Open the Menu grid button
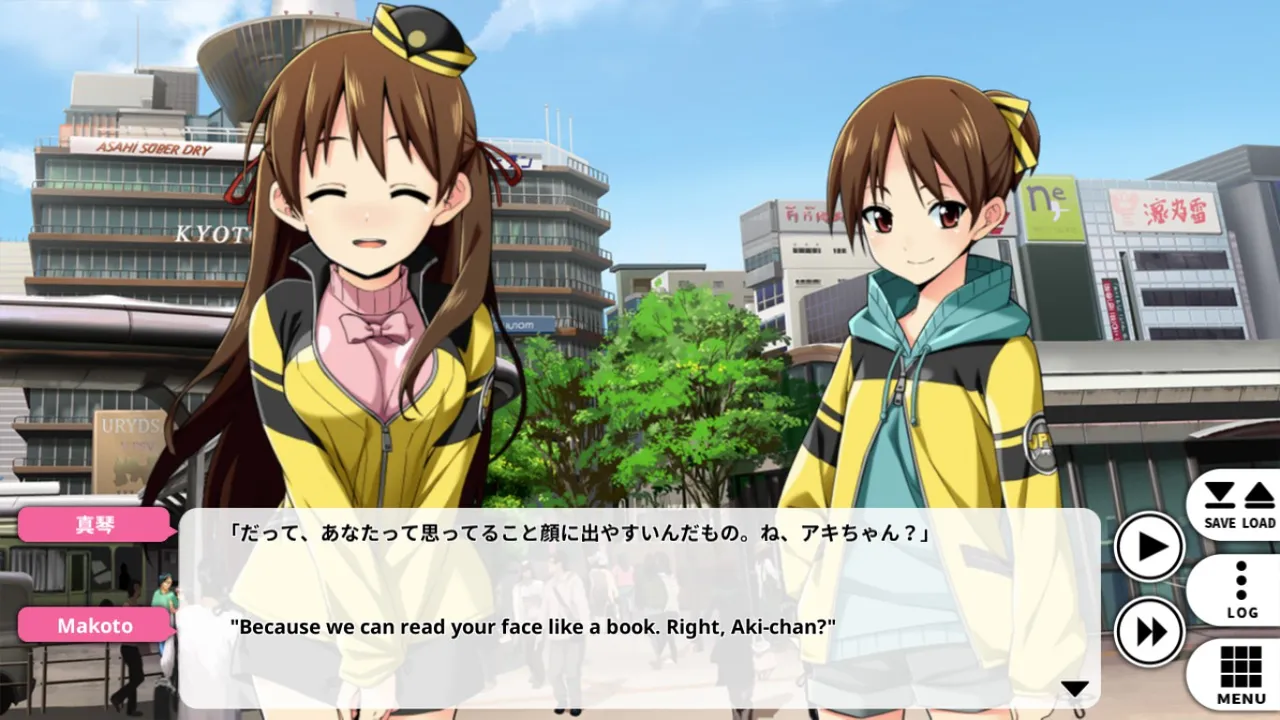Screen dimensions: 1280x720 (1241, 674)
